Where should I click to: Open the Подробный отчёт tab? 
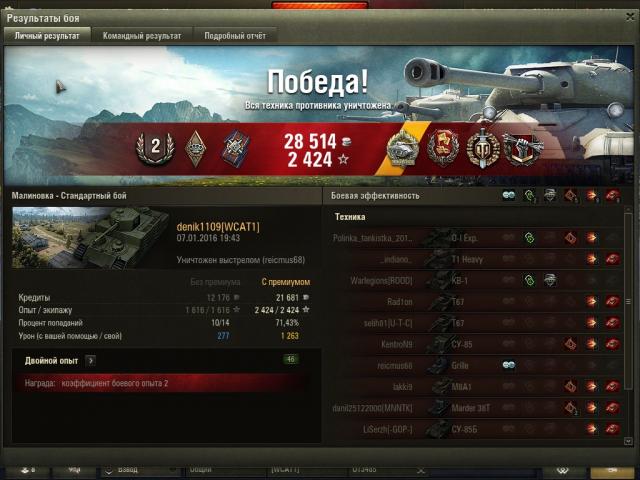[235, 35]
